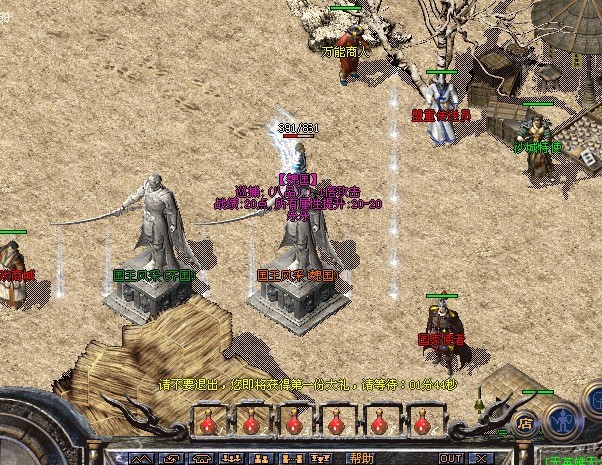Open the 店 shop icon
The image size is (602, 465).
(526, 423)
